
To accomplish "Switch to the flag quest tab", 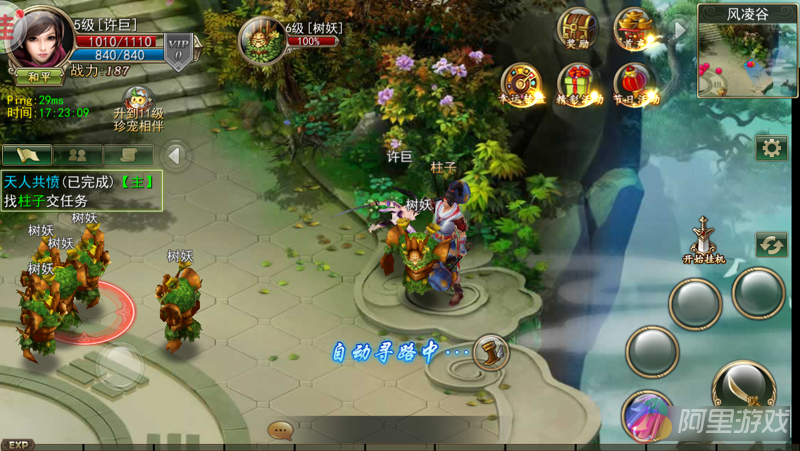I will coord(27,155).
